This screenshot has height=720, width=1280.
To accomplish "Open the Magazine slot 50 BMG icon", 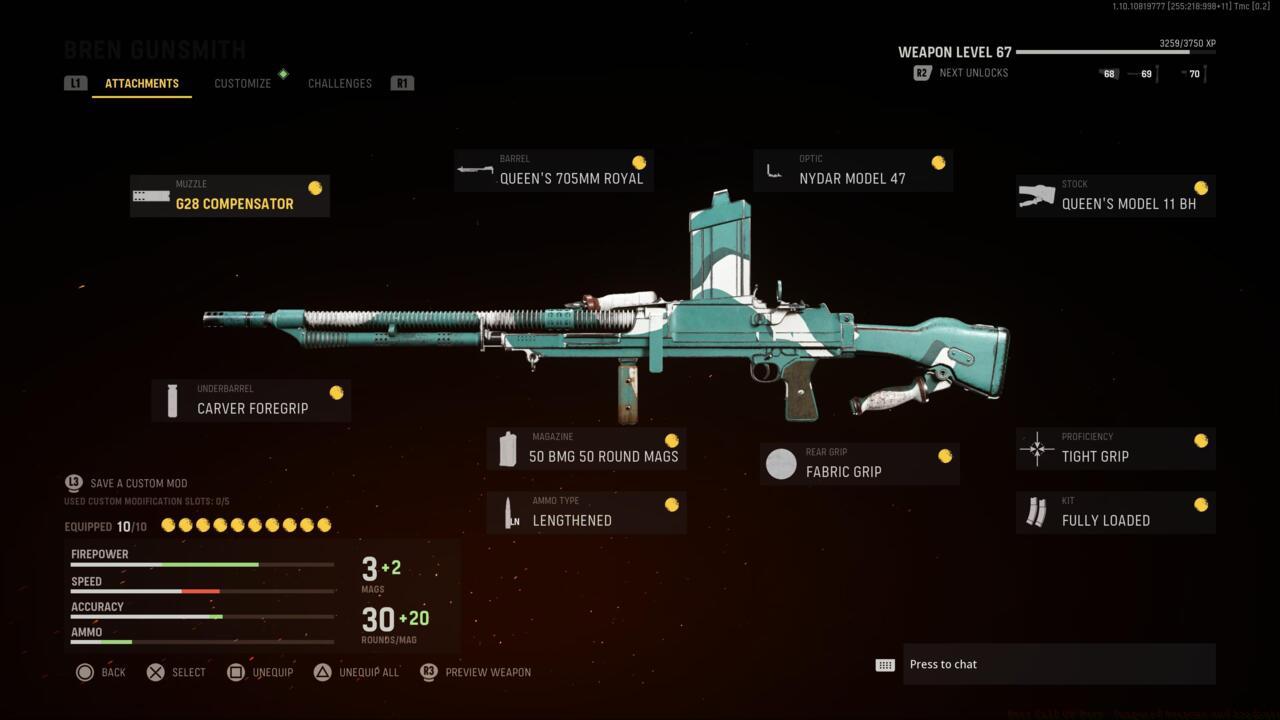I will pos(508,448).
